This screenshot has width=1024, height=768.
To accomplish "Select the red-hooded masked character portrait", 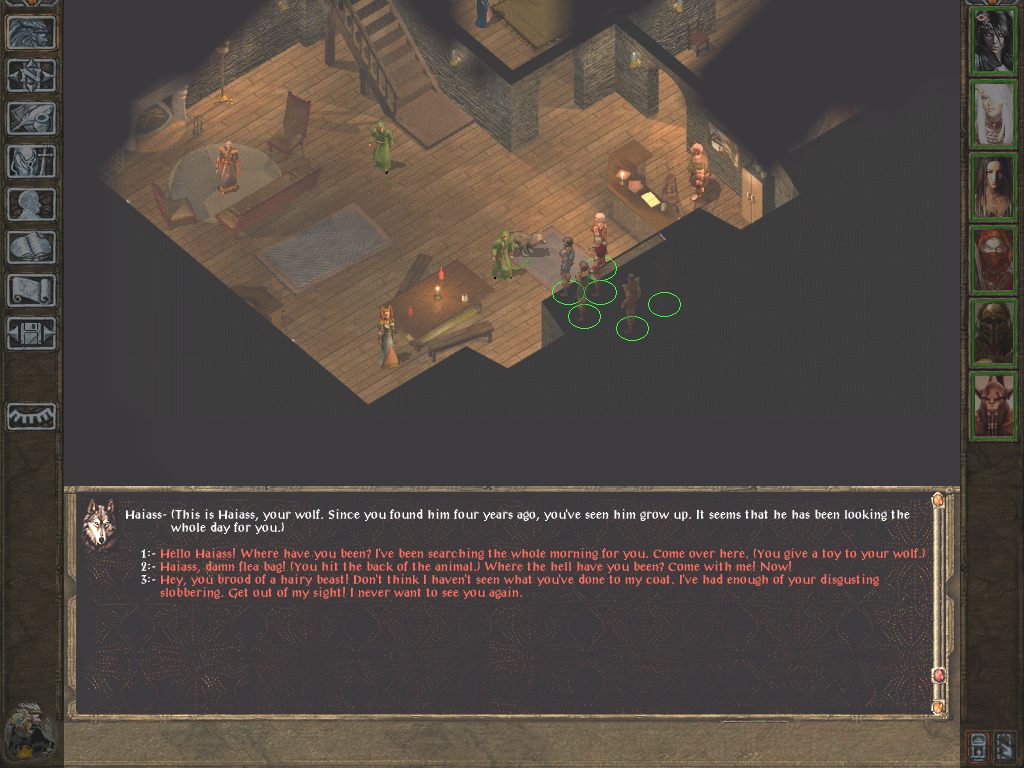I will 993,260.
